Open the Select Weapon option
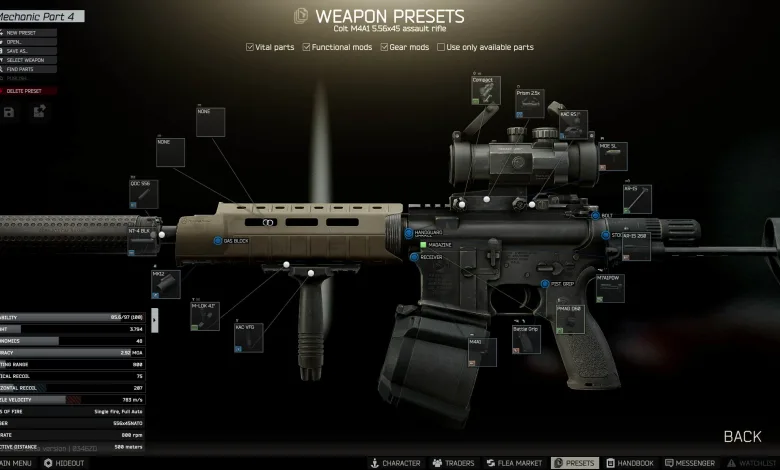 [26, 60]
